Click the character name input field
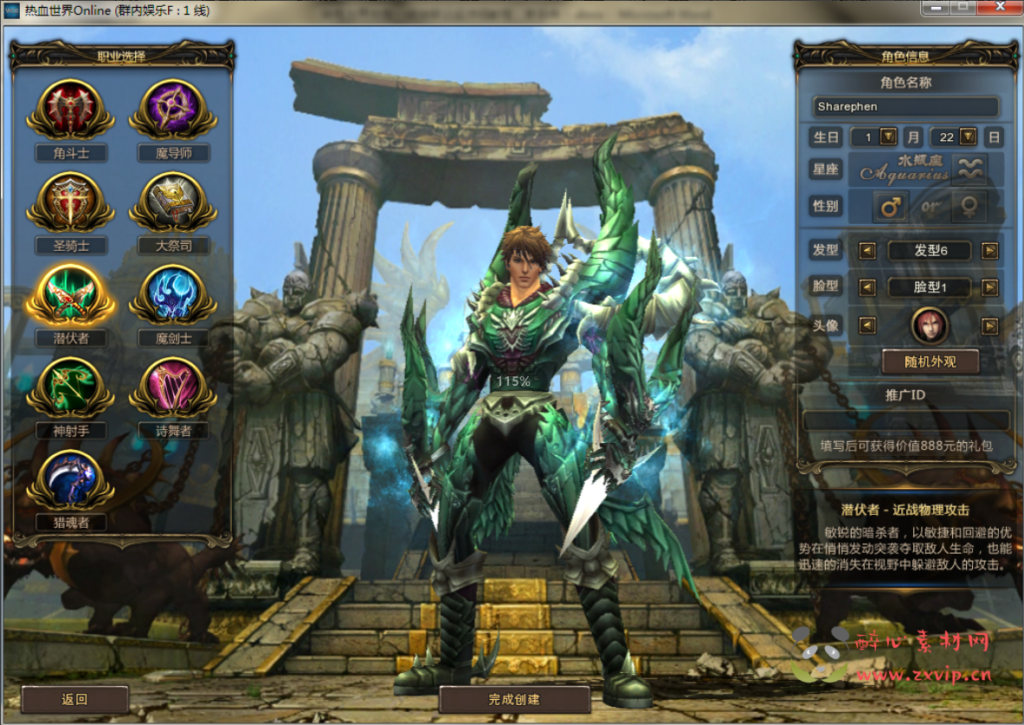This screenshot has height=725, width=1024. point(905,107)
